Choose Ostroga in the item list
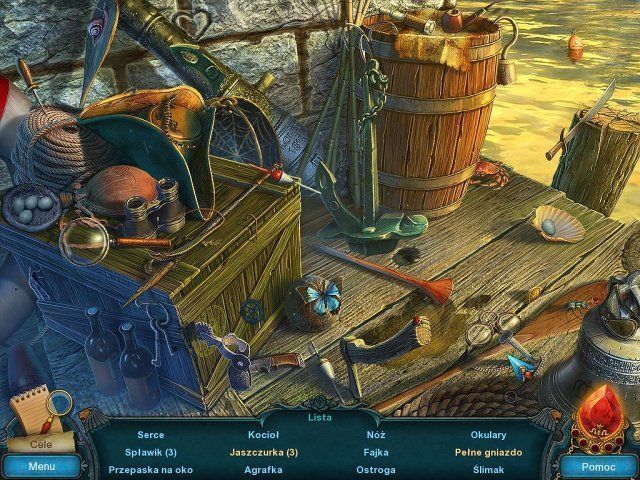The height and width of the screenshot is (480, 640). tap(376, 469)
